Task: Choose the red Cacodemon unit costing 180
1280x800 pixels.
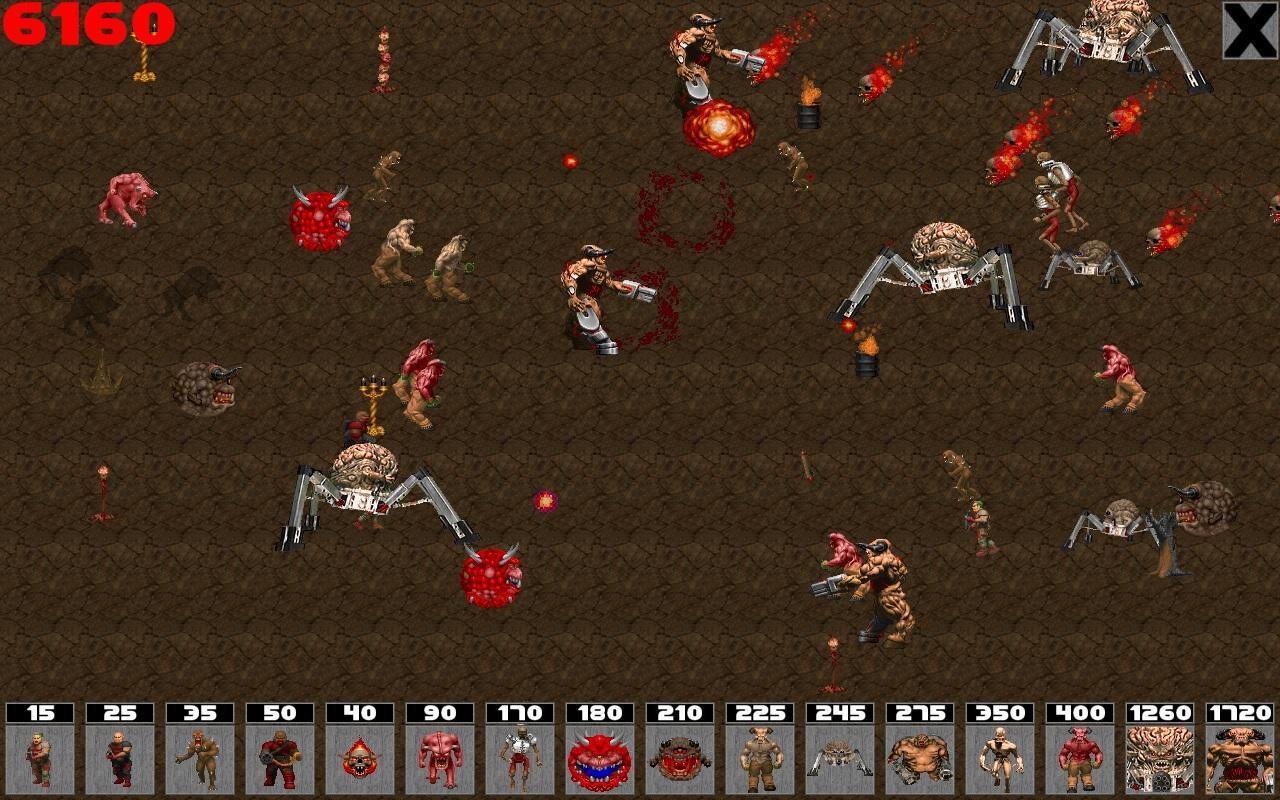Action: click(x=600, y=758)
